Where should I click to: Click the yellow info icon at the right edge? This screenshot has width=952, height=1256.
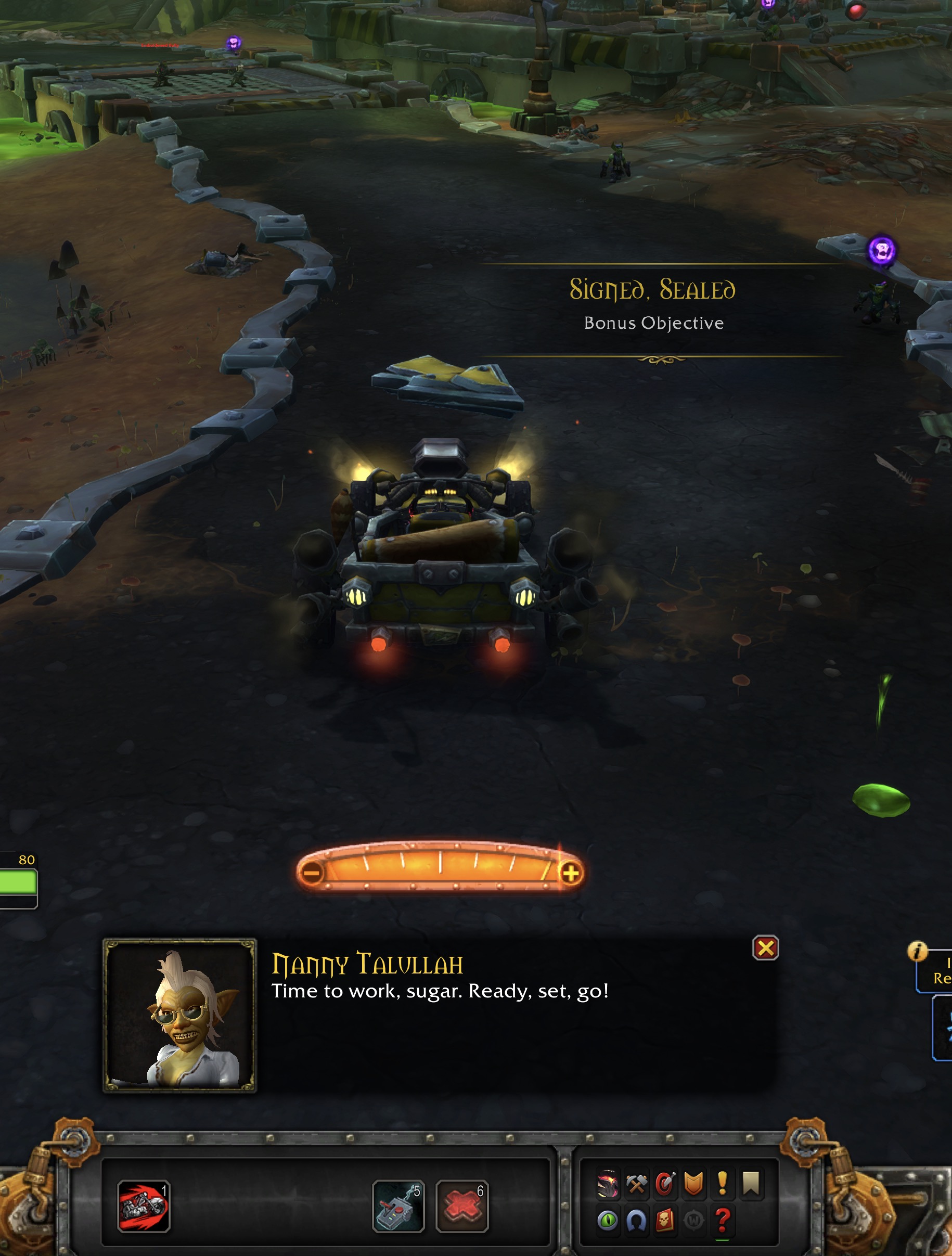[917, 951]
